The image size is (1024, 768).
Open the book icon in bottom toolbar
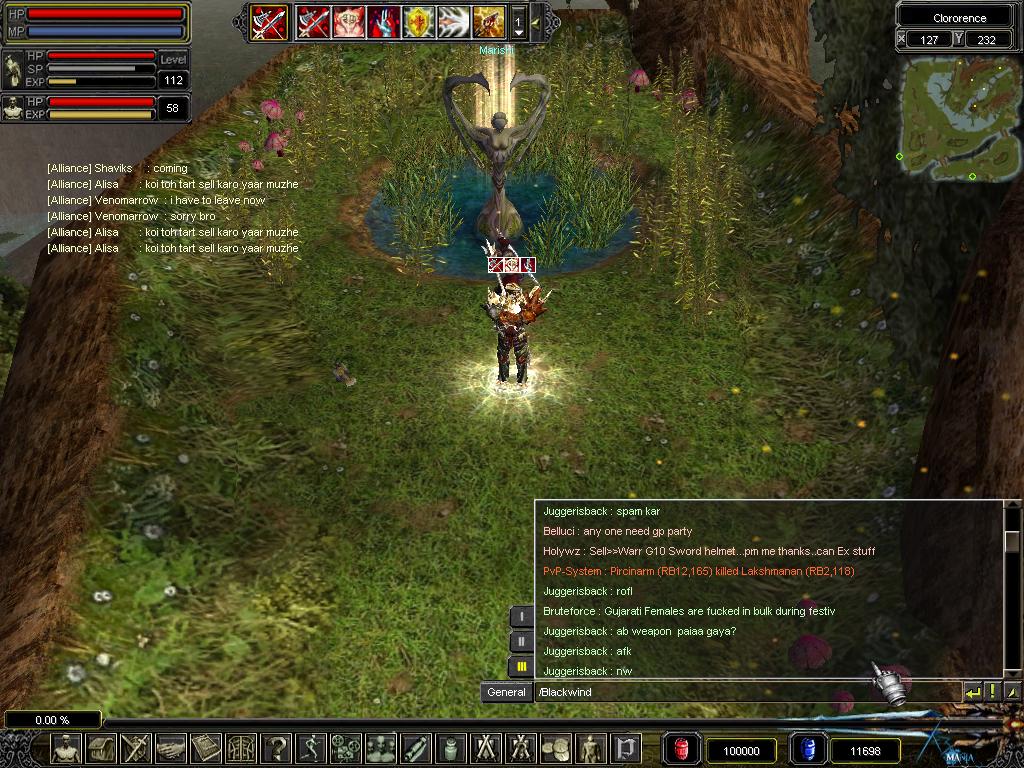click(x=206, y=749)
